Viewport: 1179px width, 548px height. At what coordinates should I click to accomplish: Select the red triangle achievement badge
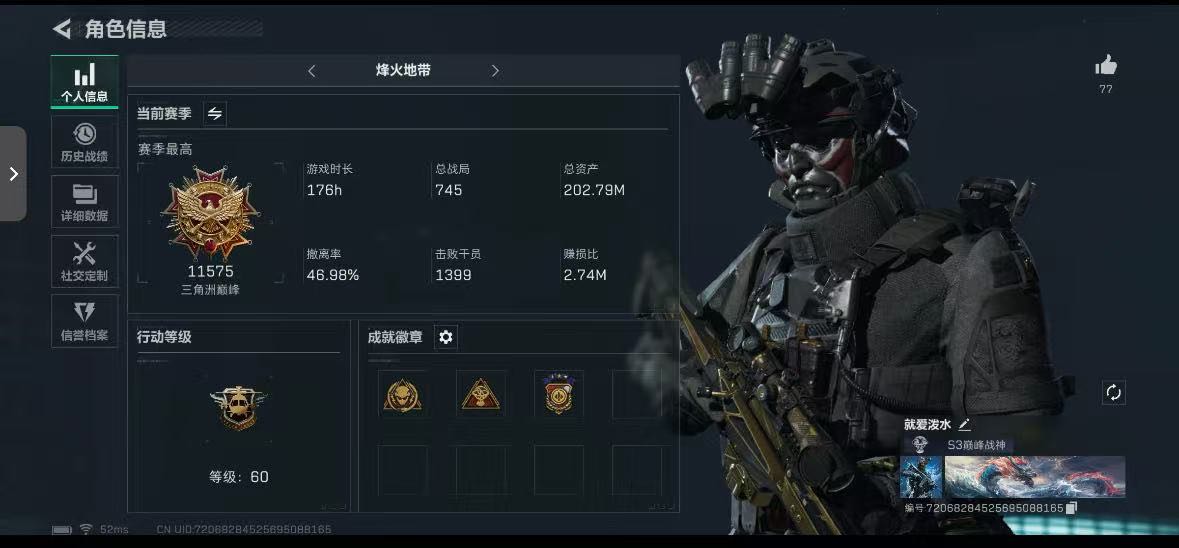[x=481, y=395]
